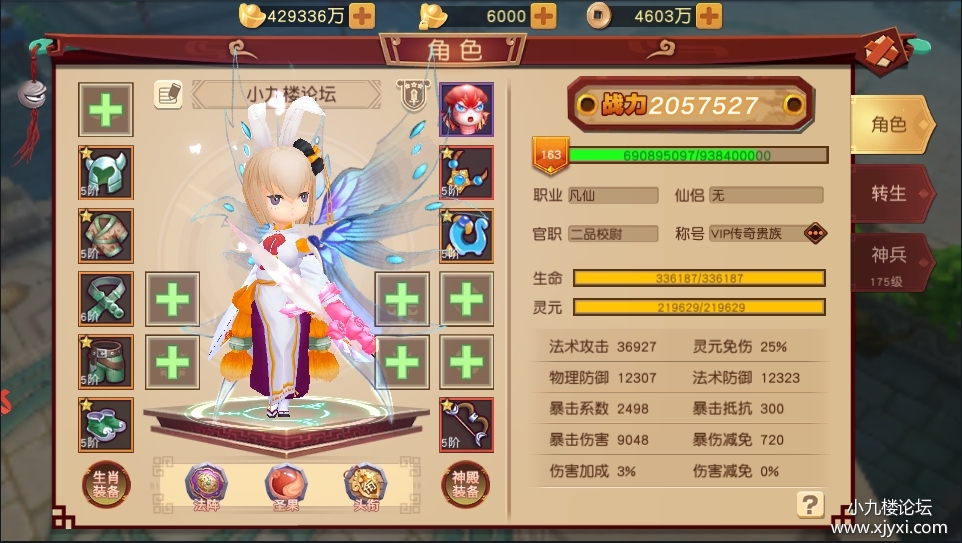This screenshot has width=962, height=543.
Task: Add copper coins with plus button
Action: click(708, 16)
